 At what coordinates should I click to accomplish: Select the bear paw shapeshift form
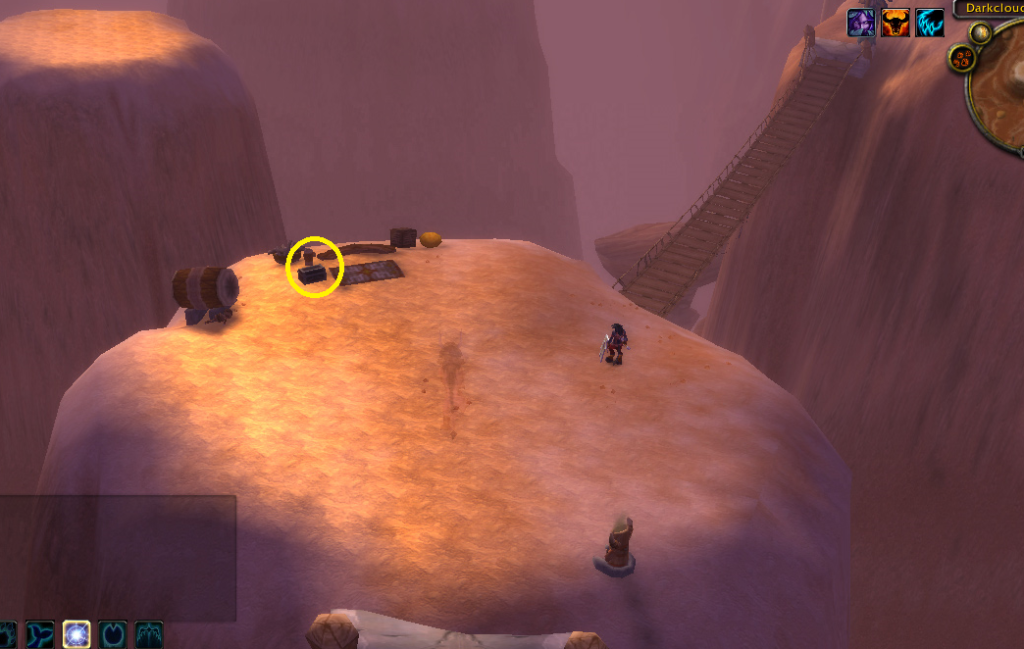click(x=6, y=635)
